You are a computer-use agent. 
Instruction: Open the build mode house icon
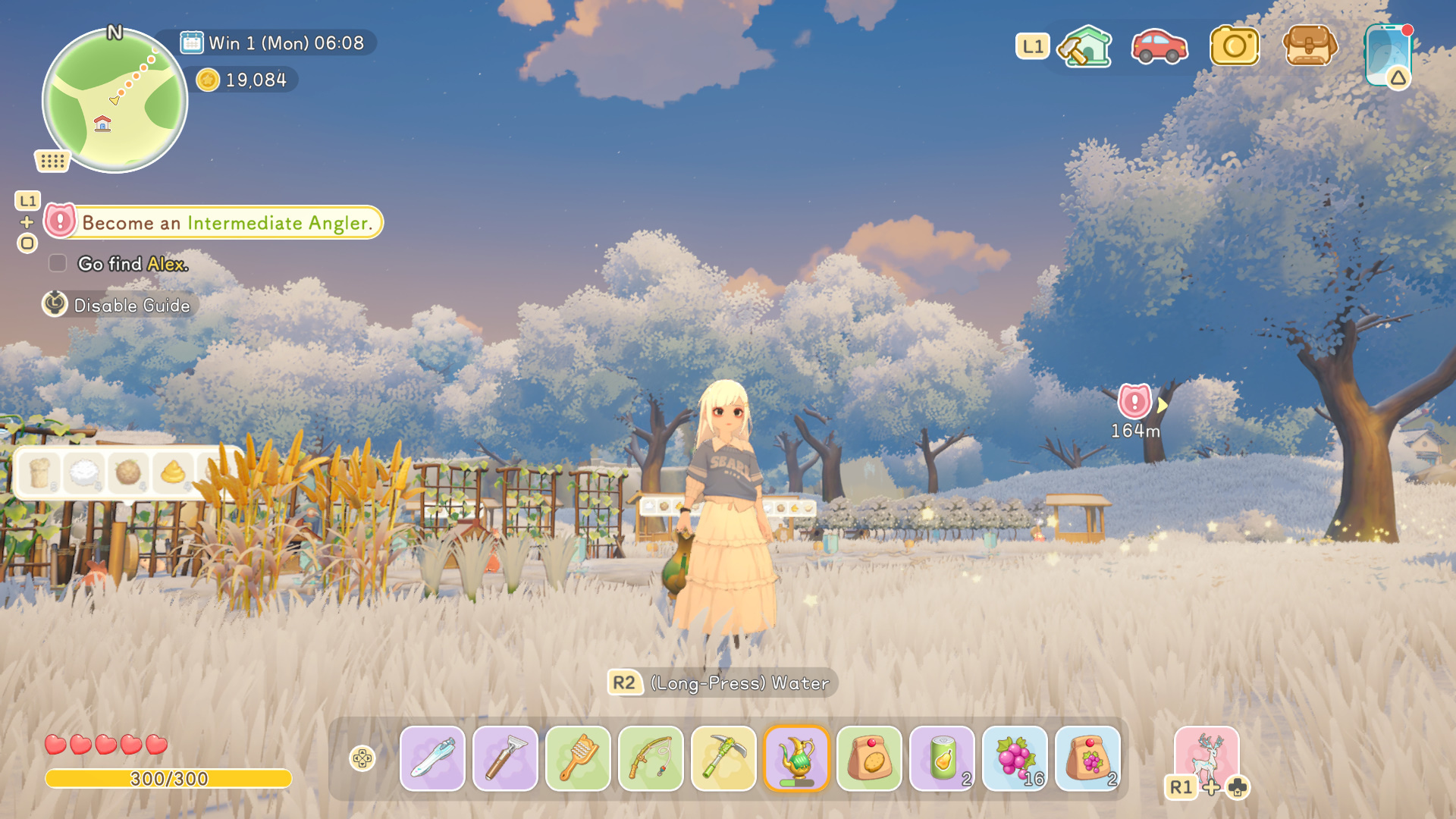pyautogui.click(x=1085, y=46)
